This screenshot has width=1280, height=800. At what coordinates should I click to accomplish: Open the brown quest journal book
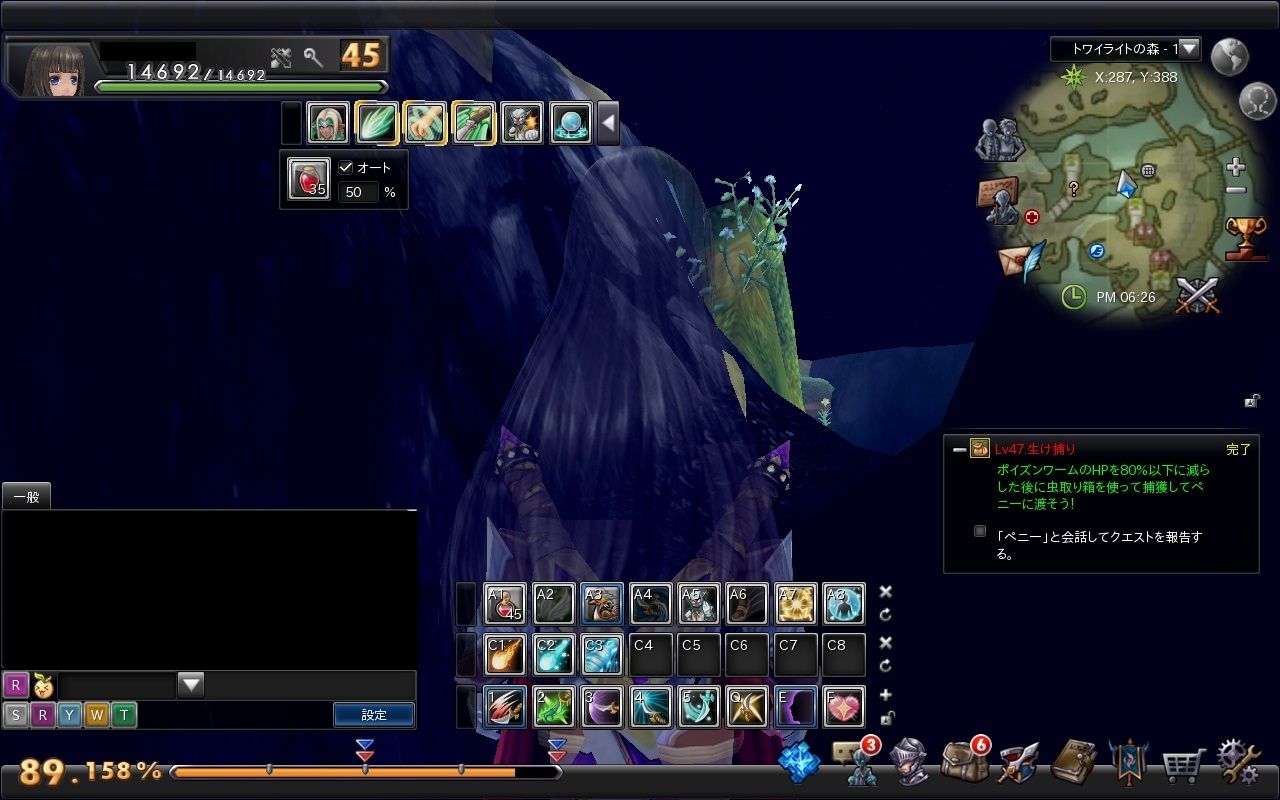tap(1073, 763)
